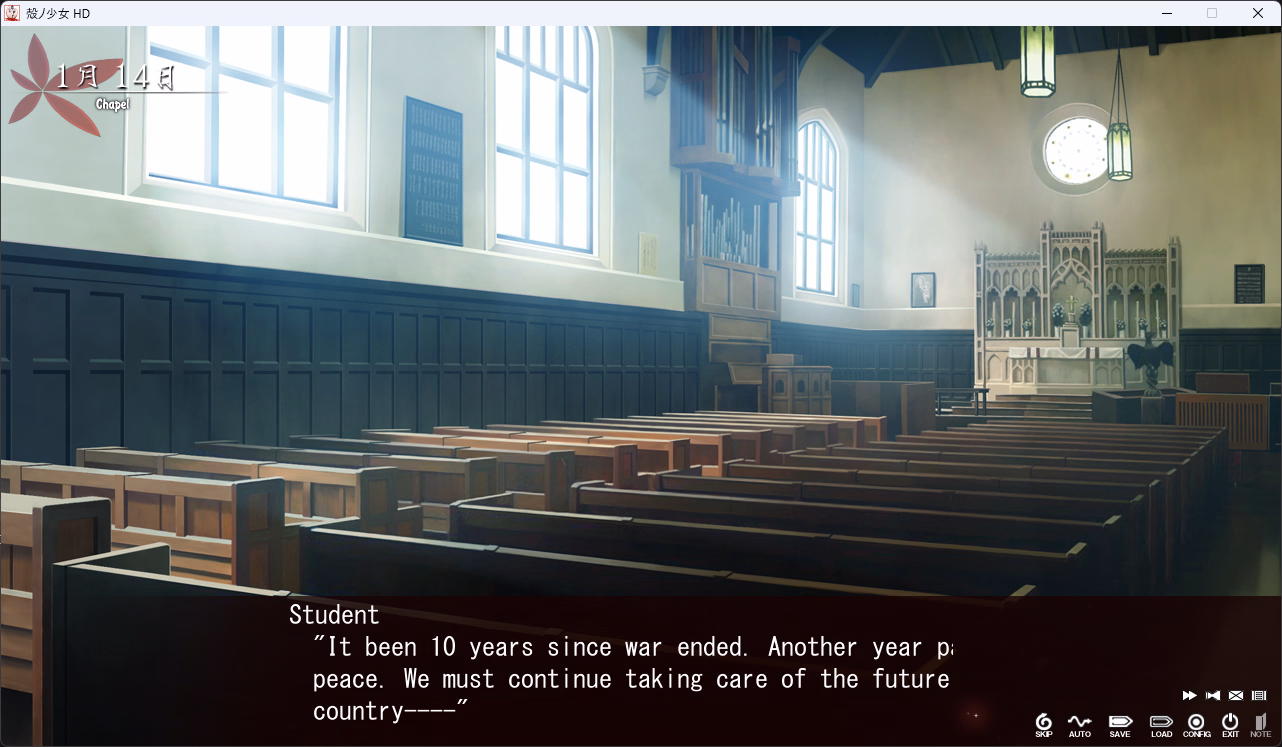The image size is (1282, 747).
Task: Close the game window
Action: tap(1258, 13)
